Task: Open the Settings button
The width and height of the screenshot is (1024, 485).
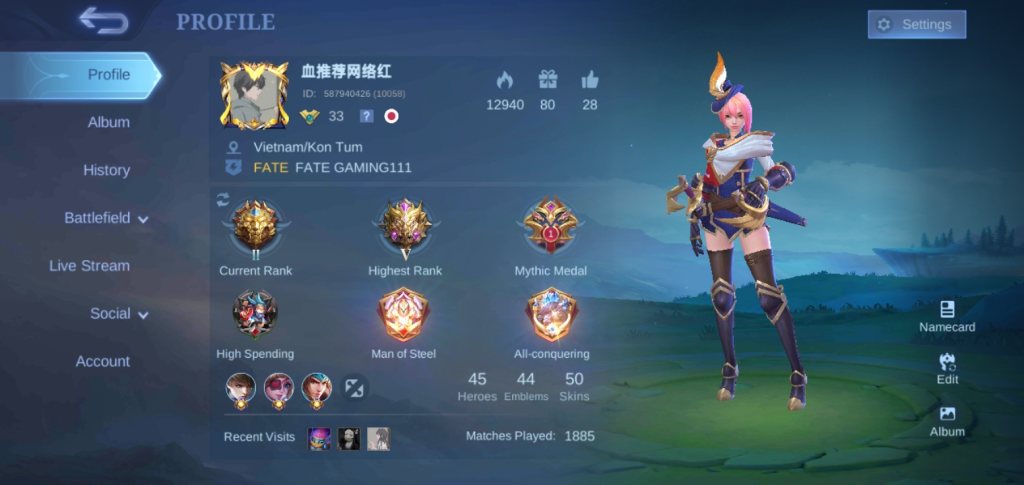Action: coord(916,25)
